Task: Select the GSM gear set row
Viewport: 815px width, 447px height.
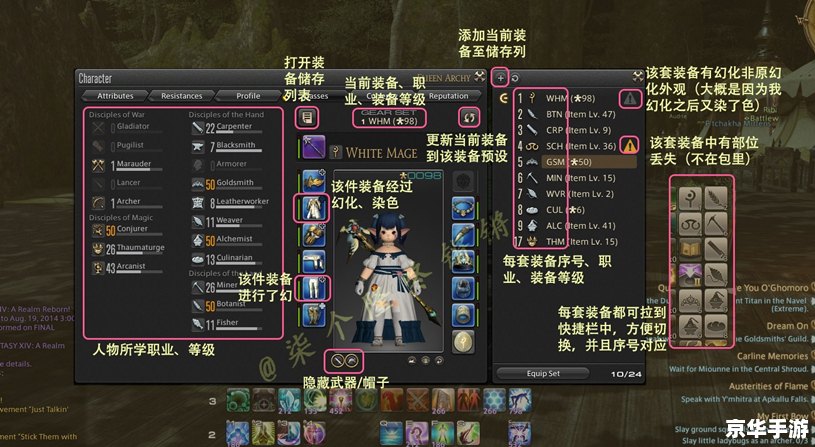Action: click(565, 161)
